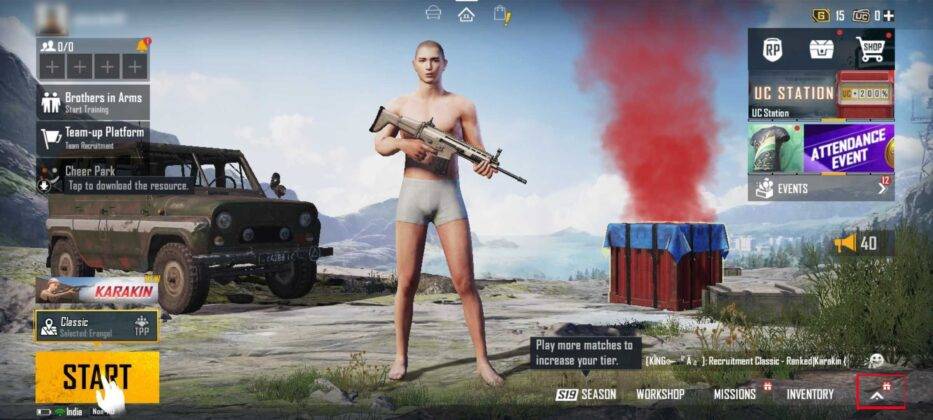Open the Missions menu
933x420 pixels.
tap(735, 394)
